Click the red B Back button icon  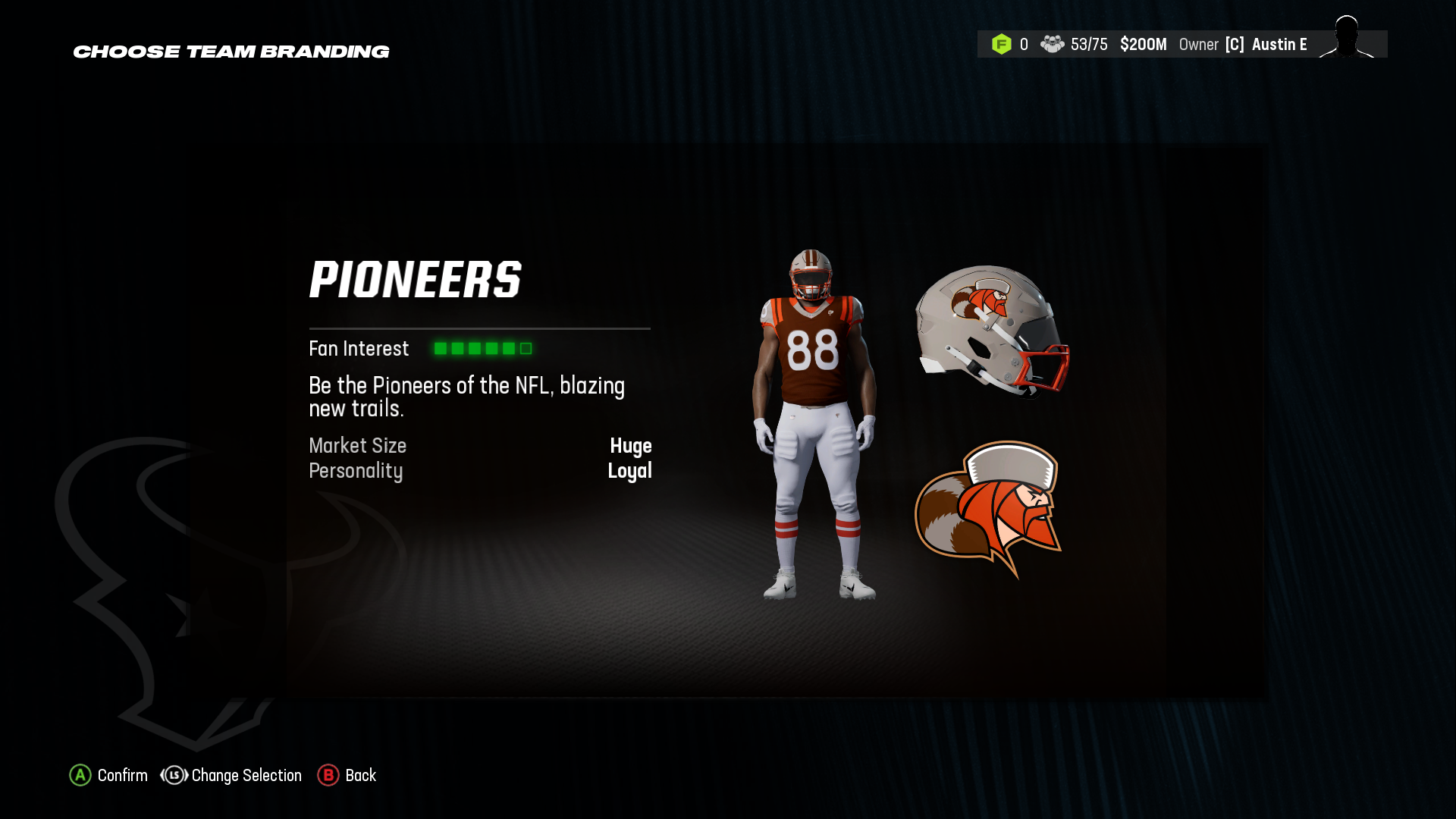(328, 775)
